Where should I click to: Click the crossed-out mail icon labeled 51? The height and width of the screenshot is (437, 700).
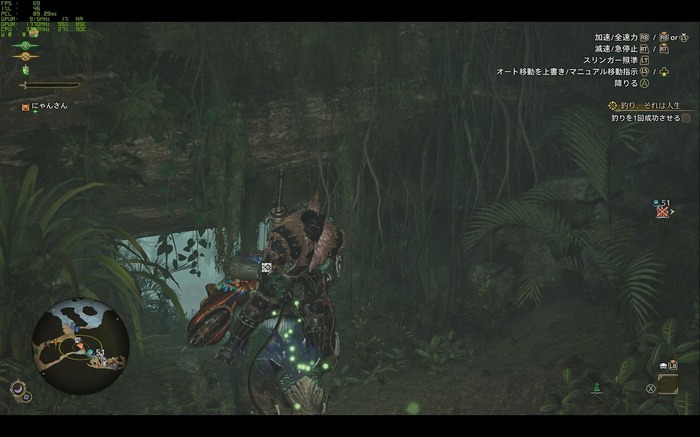click(x=662, y=212)
